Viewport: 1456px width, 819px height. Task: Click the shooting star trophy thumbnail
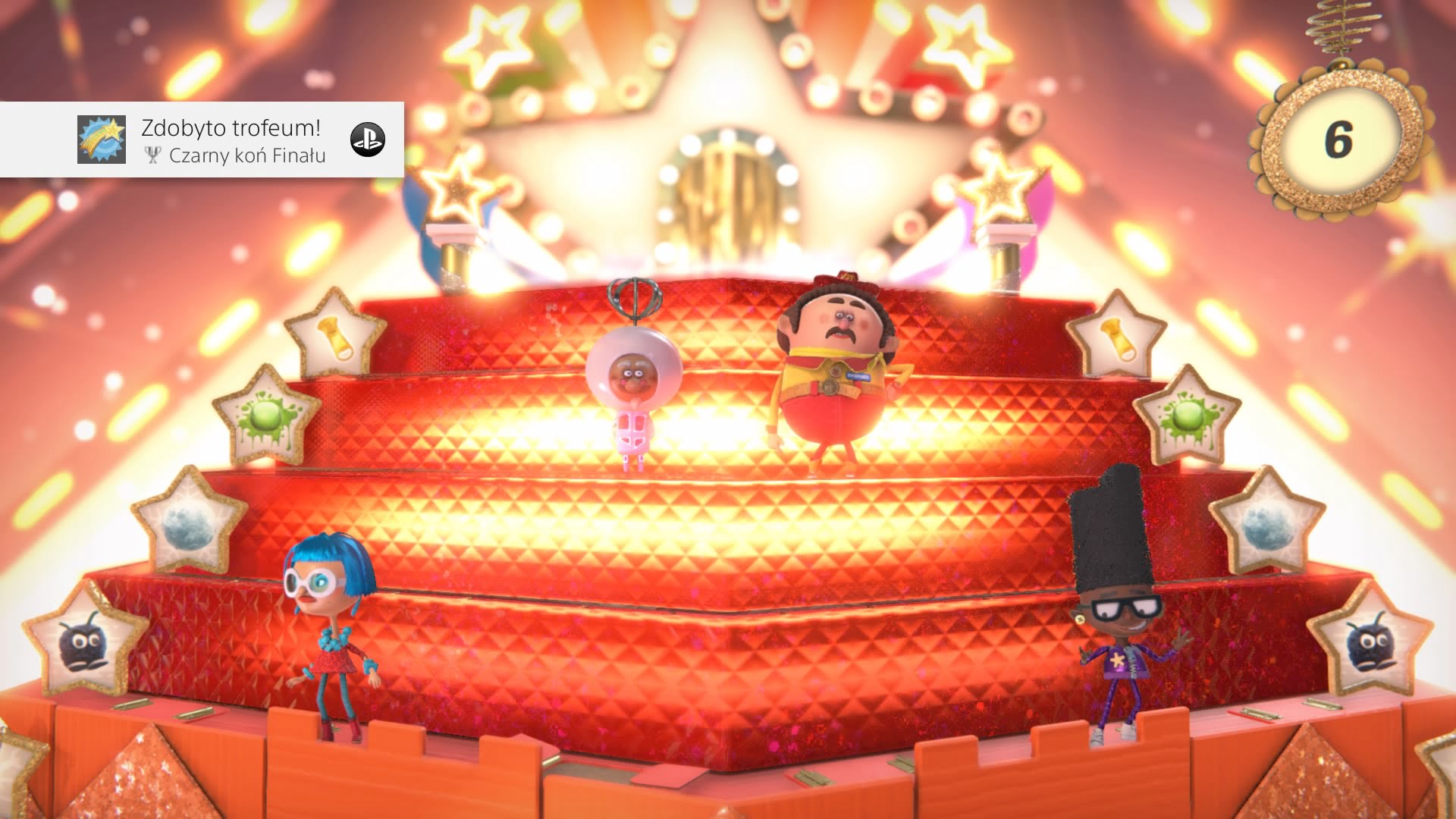point(101,140)
